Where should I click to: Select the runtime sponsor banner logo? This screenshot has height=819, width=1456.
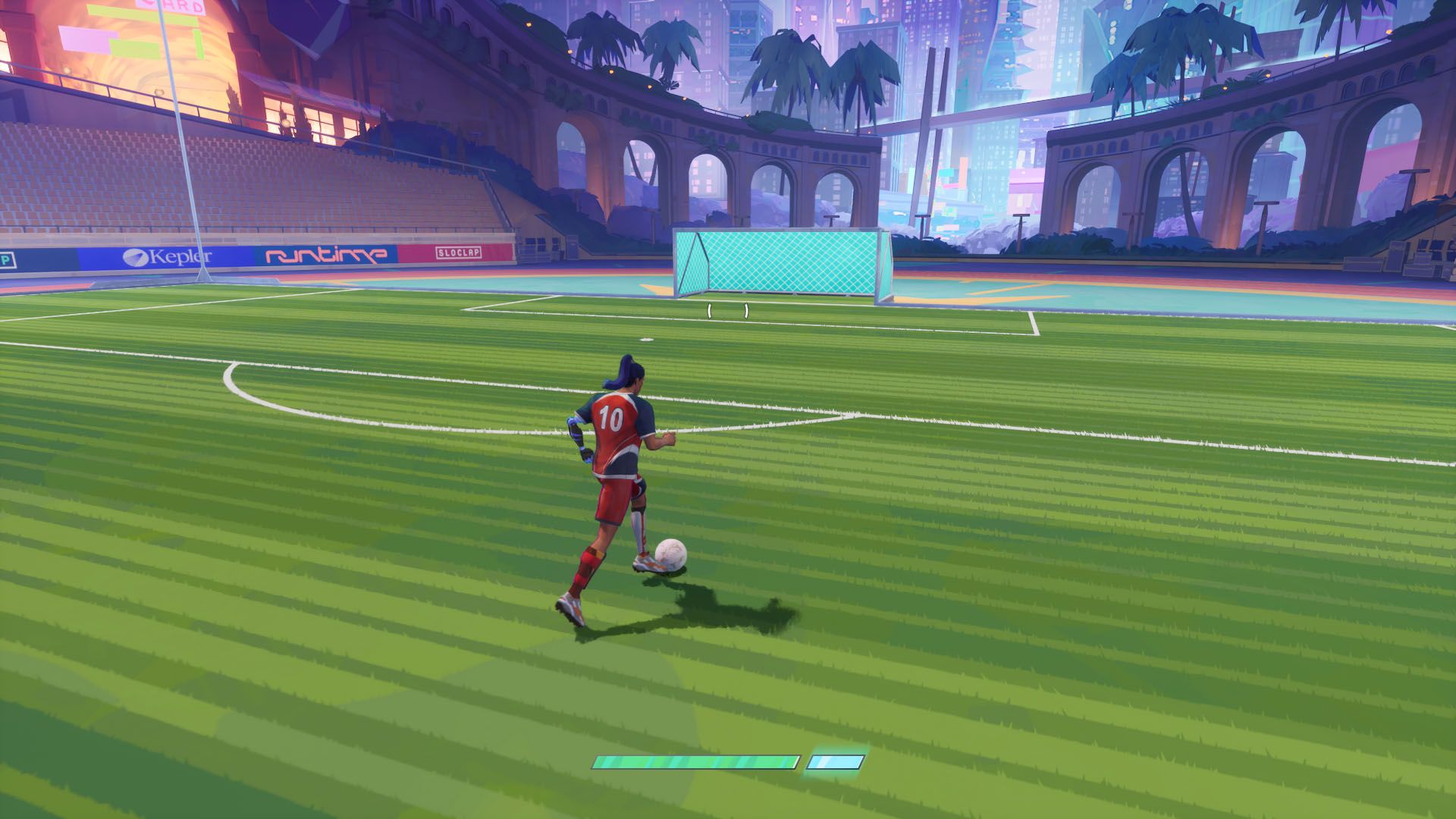pos(326,256)
